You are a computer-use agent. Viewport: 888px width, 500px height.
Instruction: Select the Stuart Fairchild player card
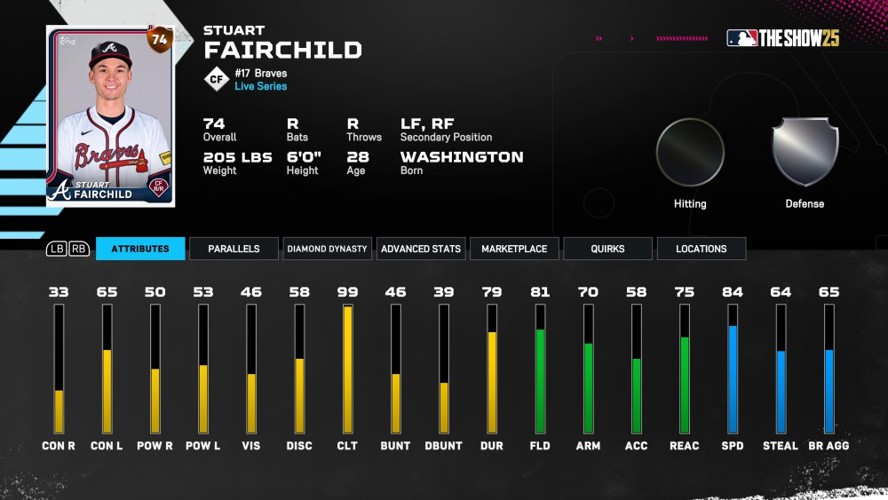pos(110,116)
